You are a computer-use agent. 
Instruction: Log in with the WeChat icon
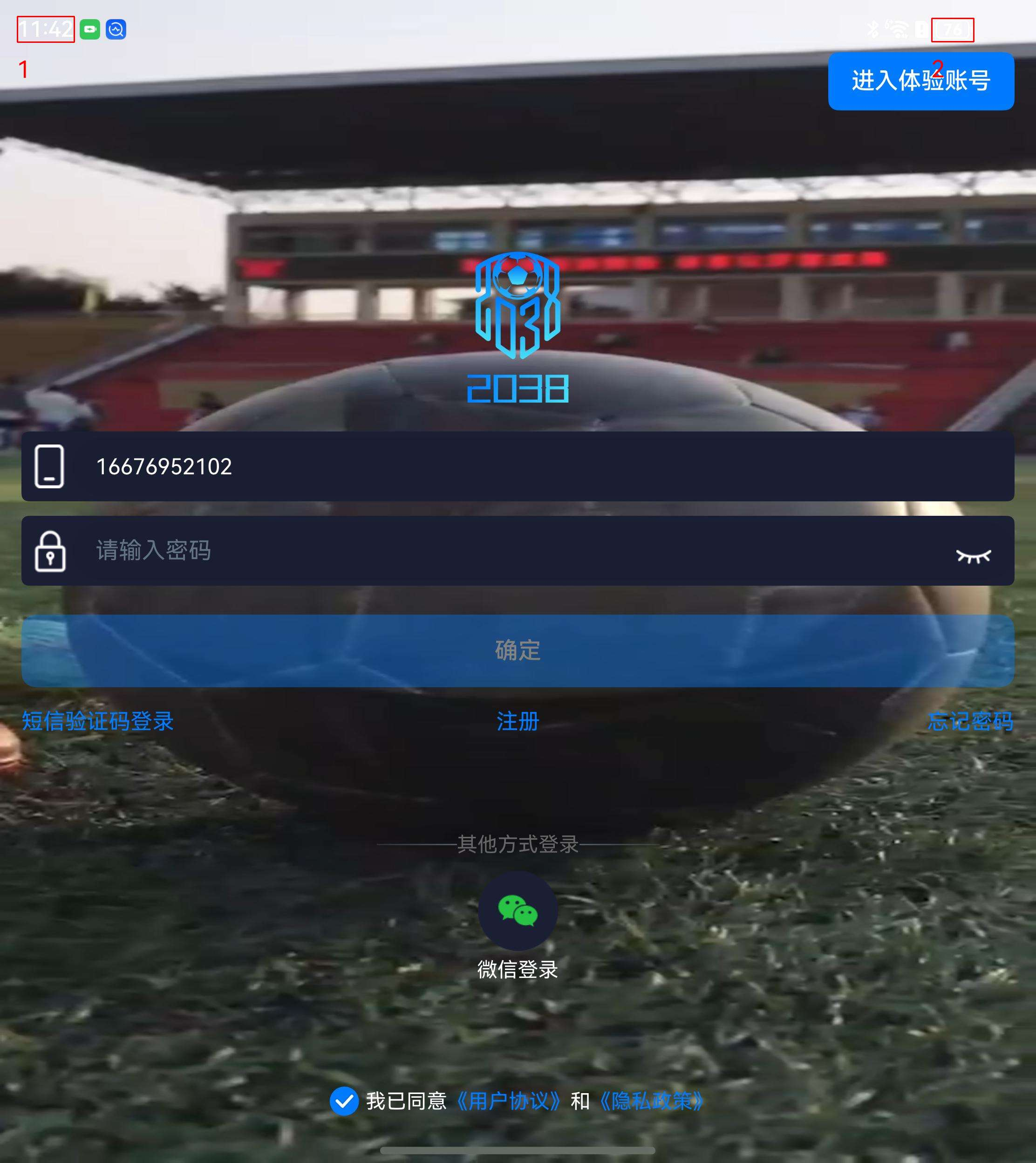point(518,910)
